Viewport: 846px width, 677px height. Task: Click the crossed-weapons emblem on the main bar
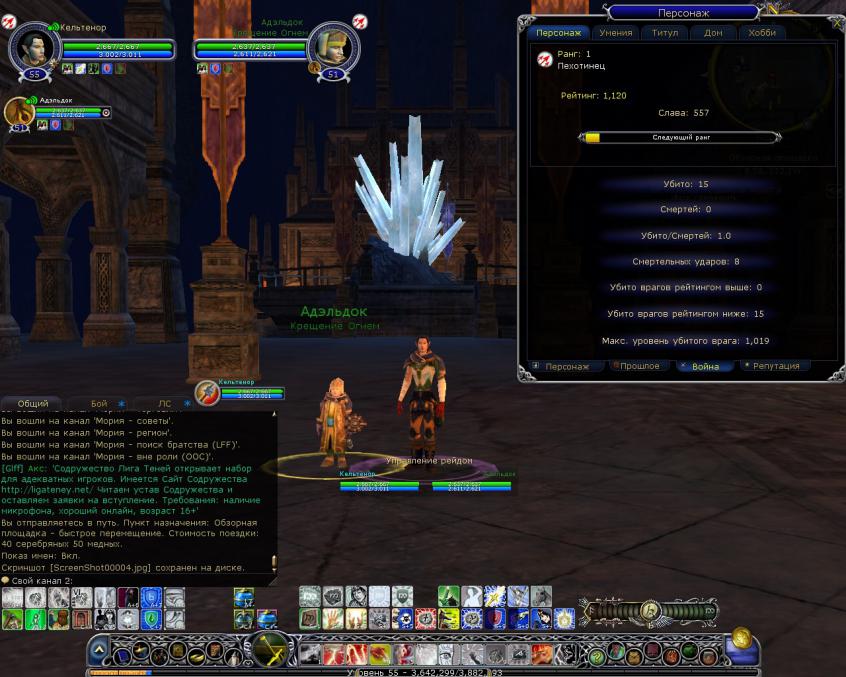[270, 649]
